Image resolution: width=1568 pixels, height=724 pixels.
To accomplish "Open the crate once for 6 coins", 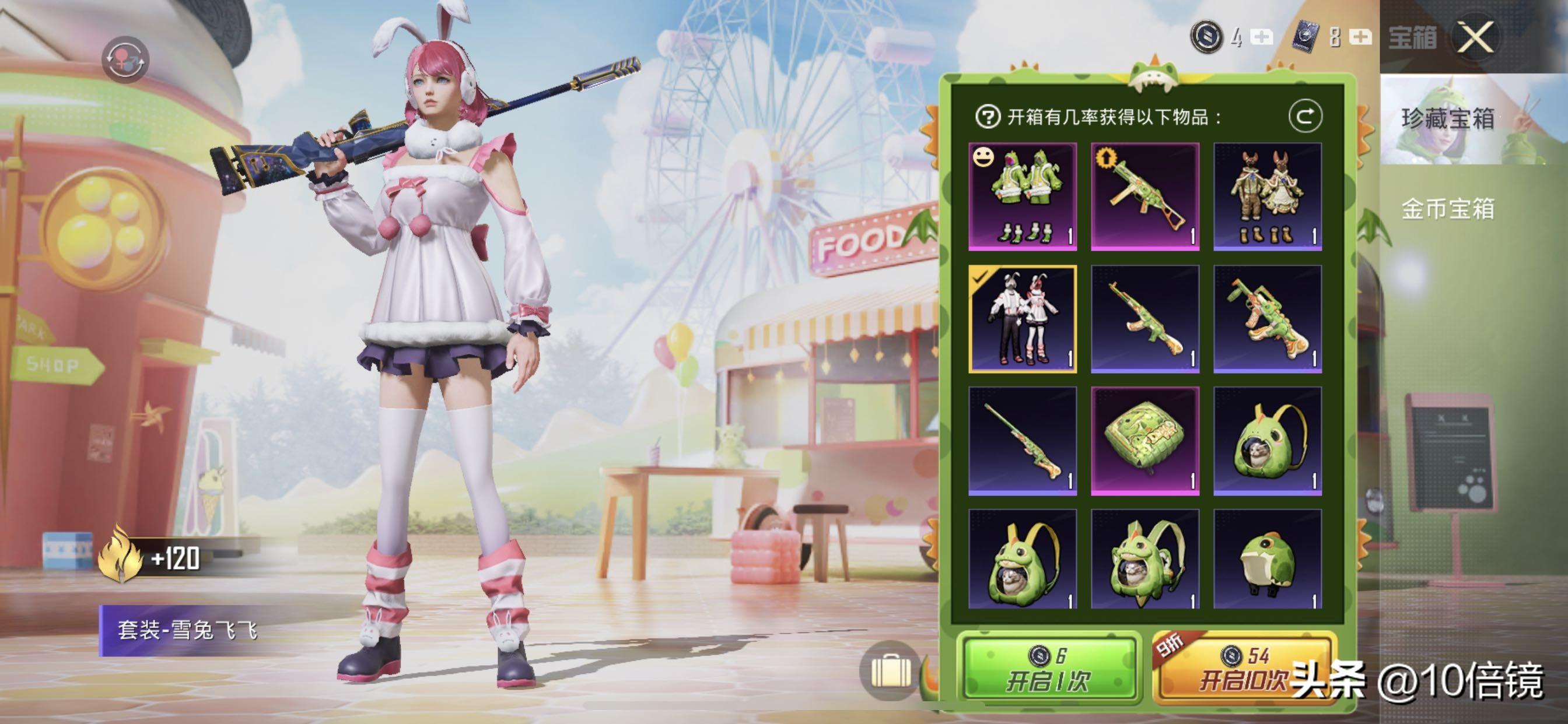I will 1048,670.
